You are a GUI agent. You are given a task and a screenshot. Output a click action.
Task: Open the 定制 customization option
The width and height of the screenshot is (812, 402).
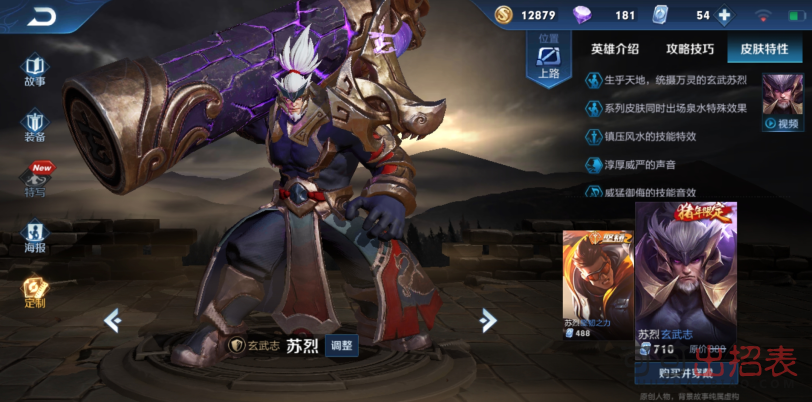tap(35, 292)
